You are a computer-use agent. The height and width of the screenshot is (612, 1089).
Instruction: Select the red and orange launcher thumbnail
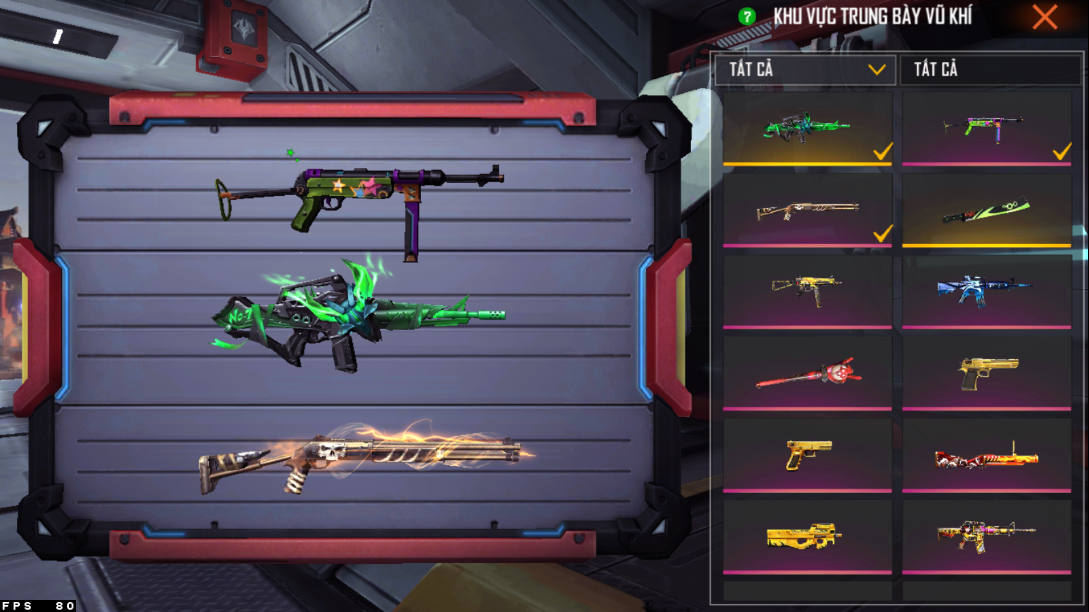tap(986, 455)
